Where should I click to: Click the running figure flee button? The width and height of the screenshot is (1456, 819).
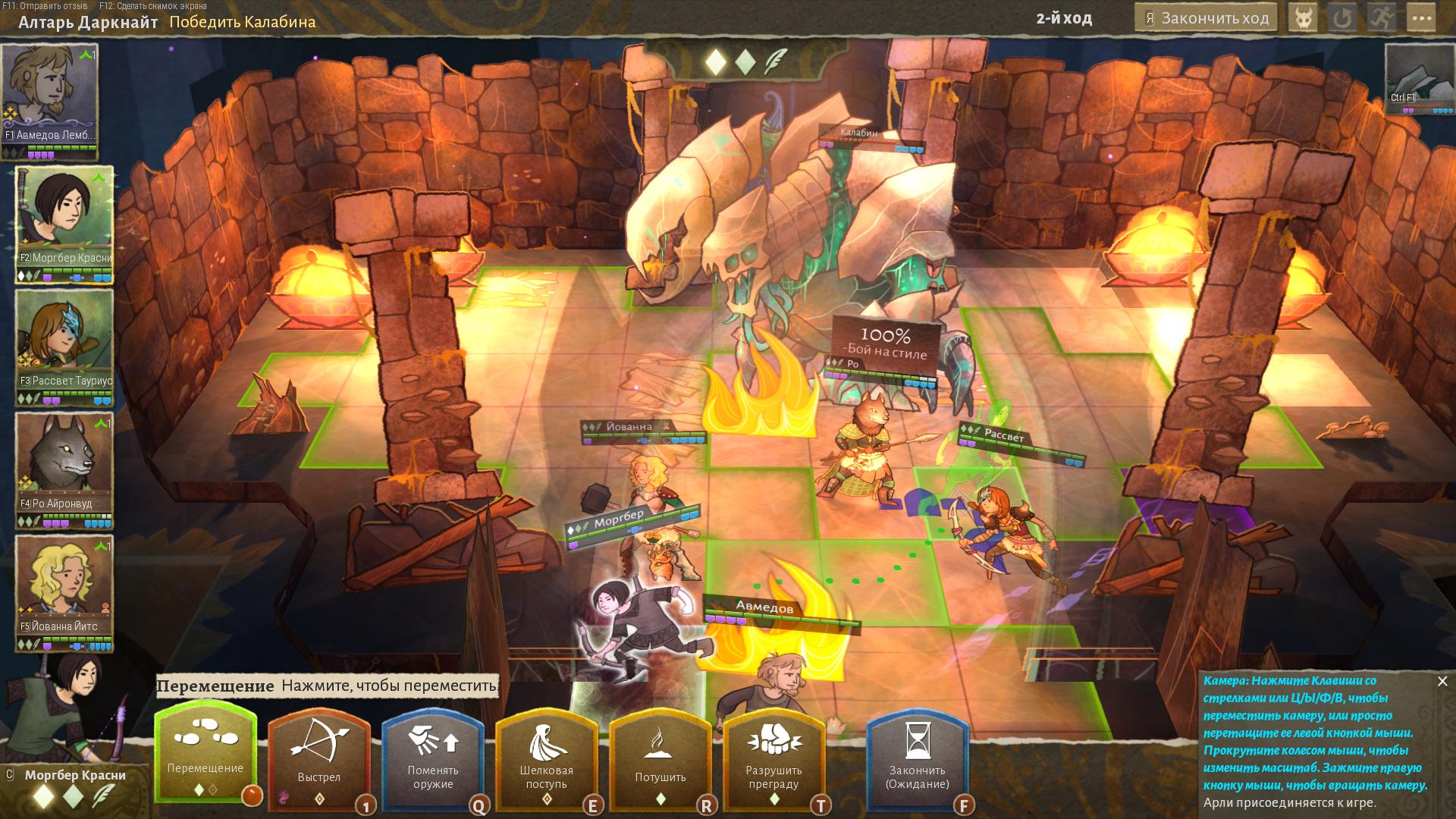click(1382, 18)
